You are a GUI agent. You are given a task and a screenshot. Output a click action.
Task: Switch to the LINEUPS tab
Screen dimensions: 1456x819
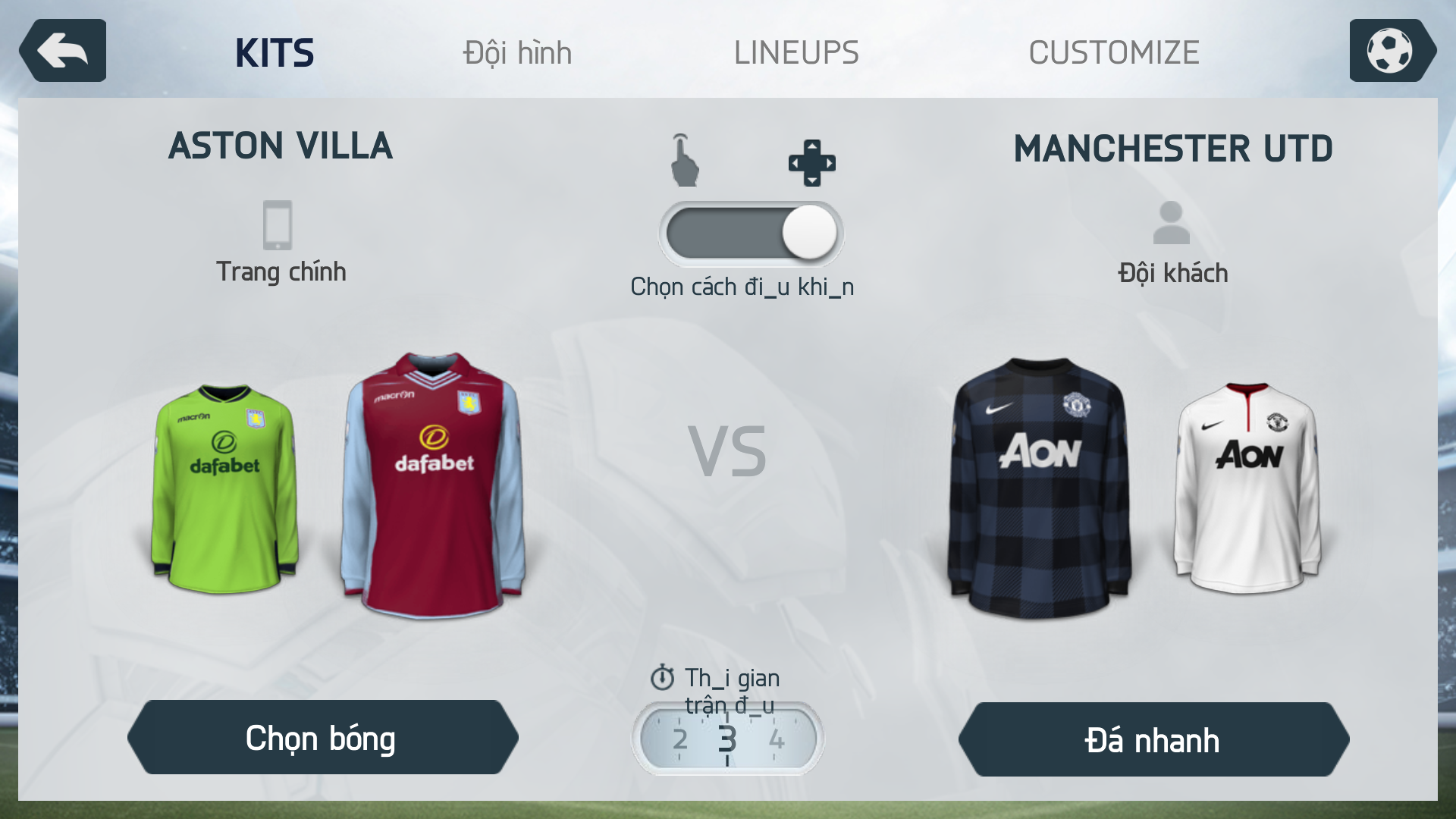[796, 53]
